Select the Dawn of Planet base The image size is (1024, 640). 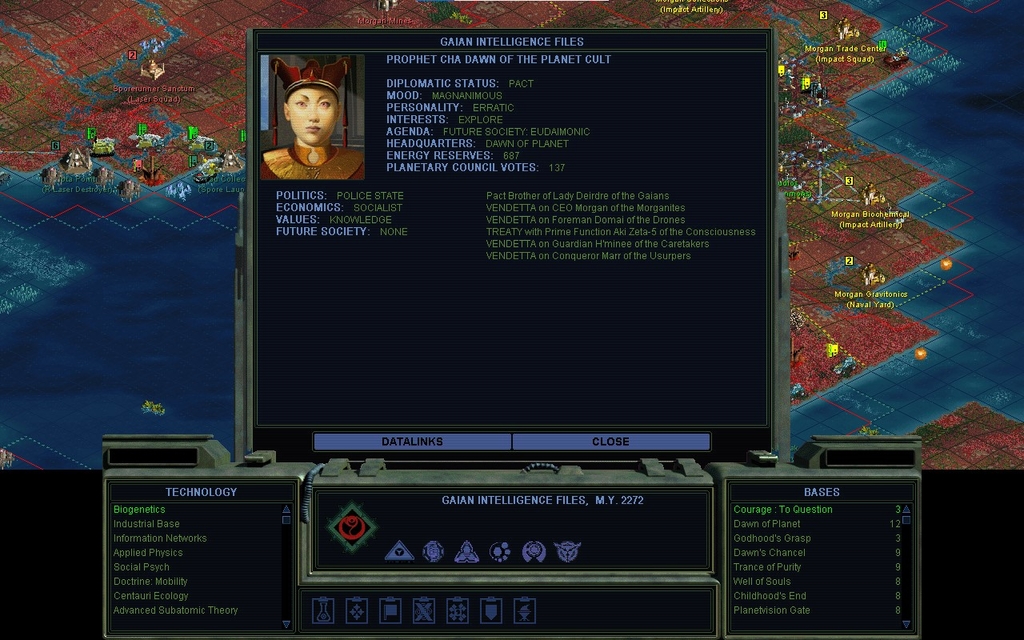[767, 524]
